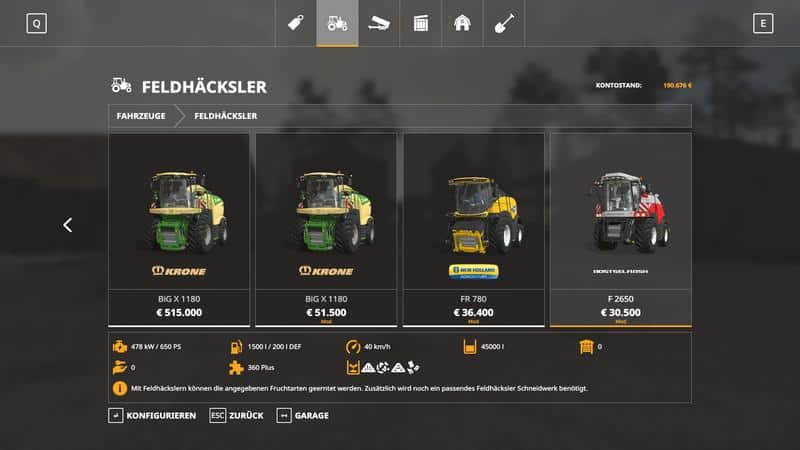Choose the New Holland FR 780 harvester
Image resolution: width=800 pixels, height=450 pixels.
click(x=473, y=229)
